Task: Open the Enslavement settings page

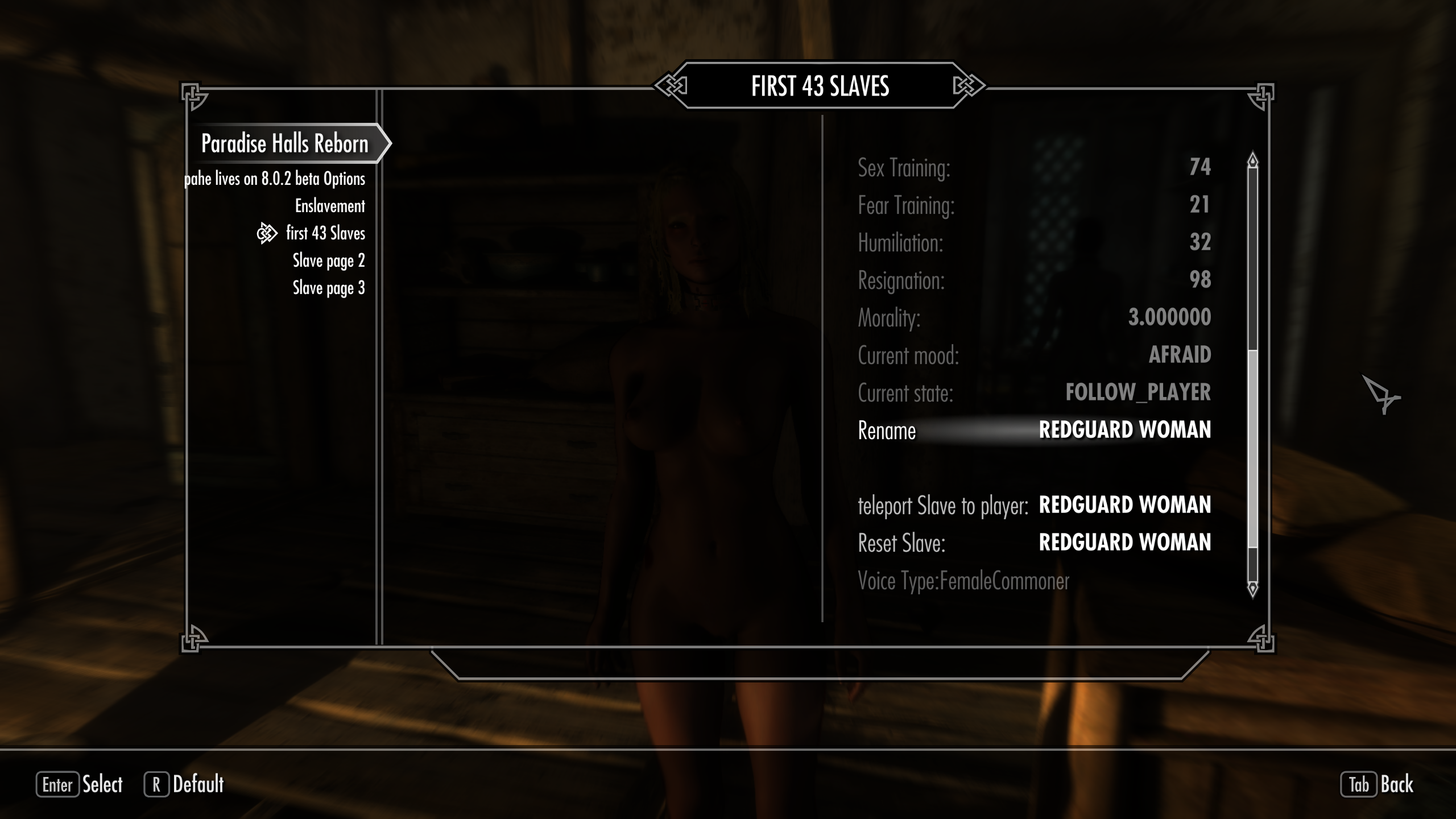Action: [330, 206]
